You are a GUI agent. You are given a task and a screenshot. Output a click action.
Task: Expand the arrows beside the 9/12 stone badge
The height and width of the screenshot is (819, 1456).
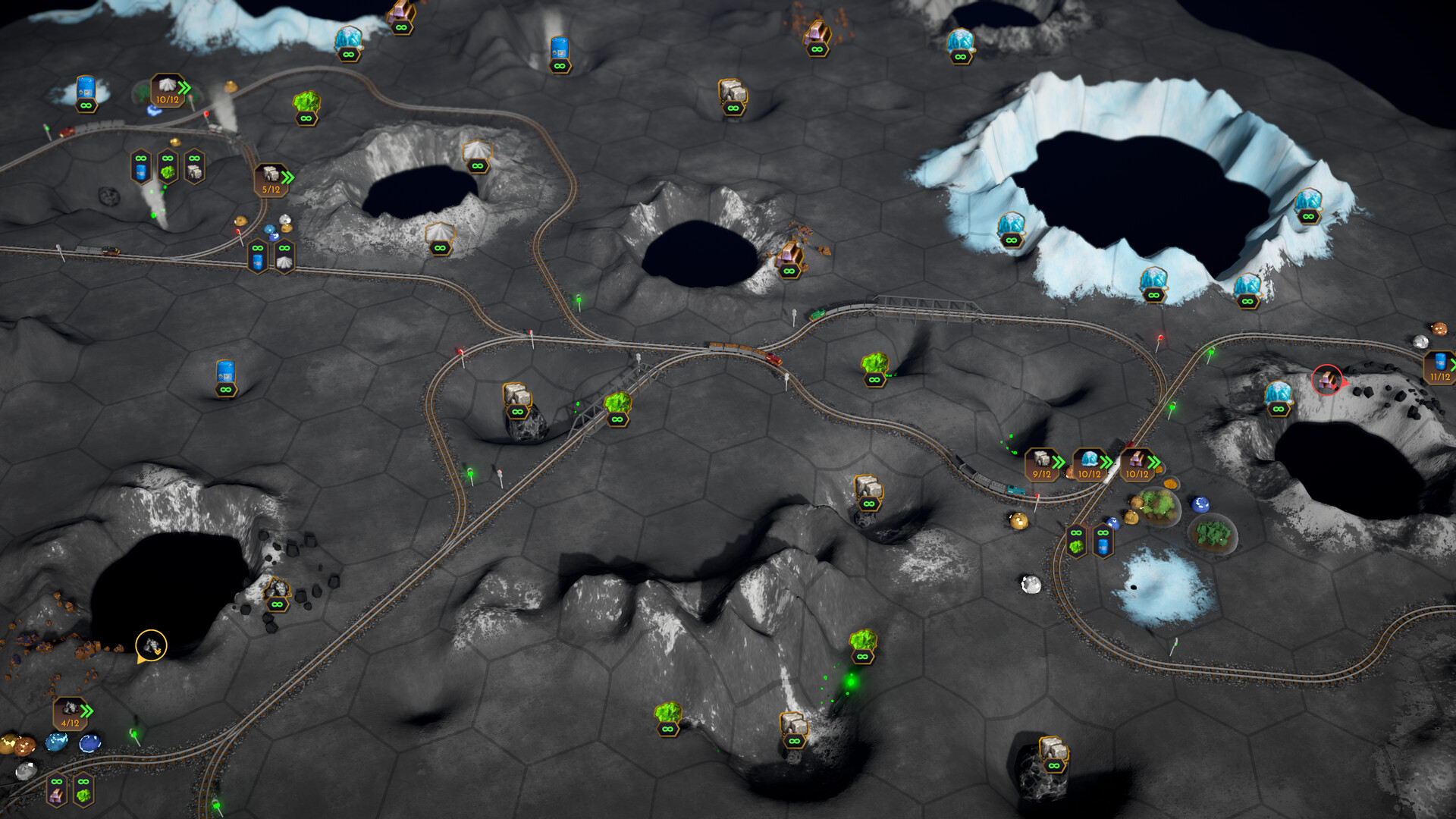pyautogui.click(x=1058, y=463)
